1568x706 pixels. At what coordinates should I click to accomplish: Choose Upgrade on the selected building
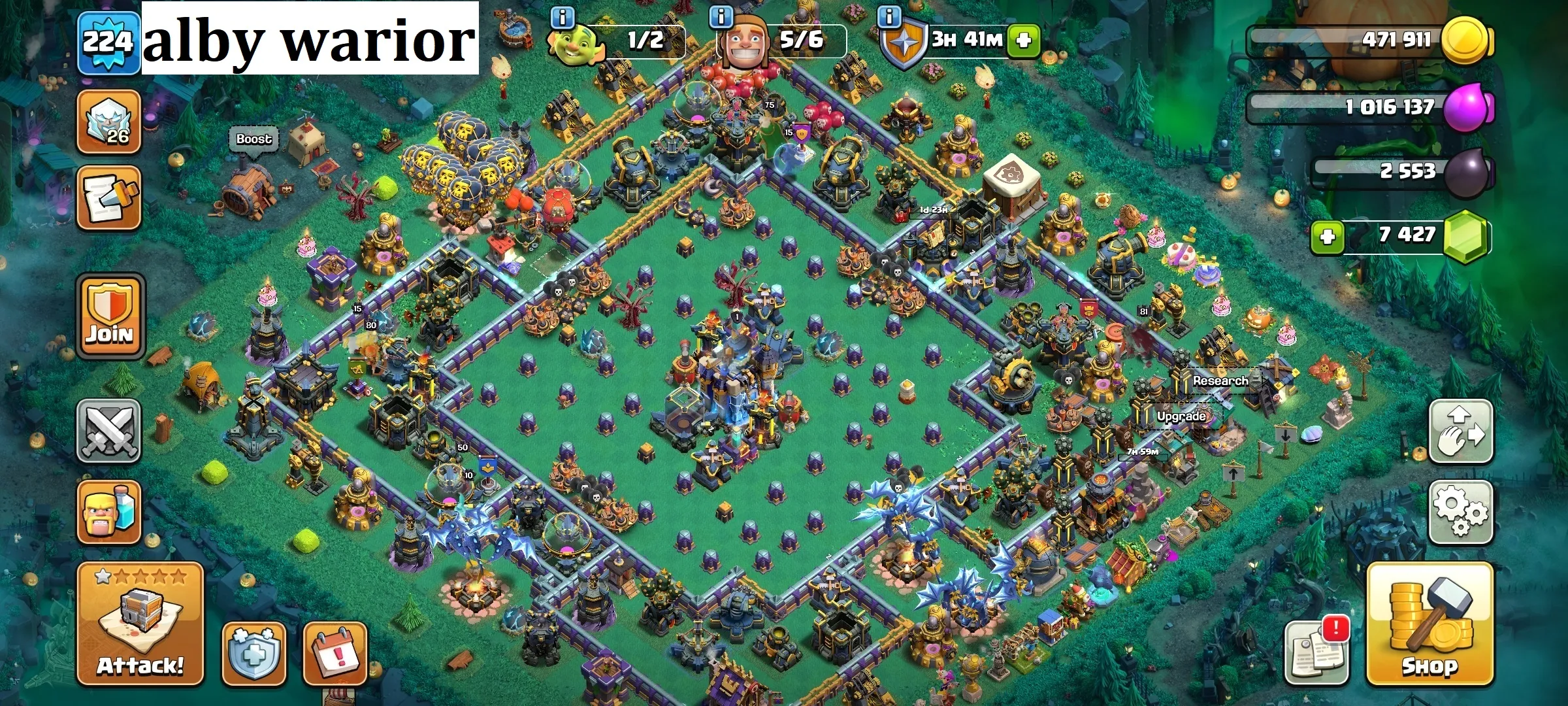1181,416
